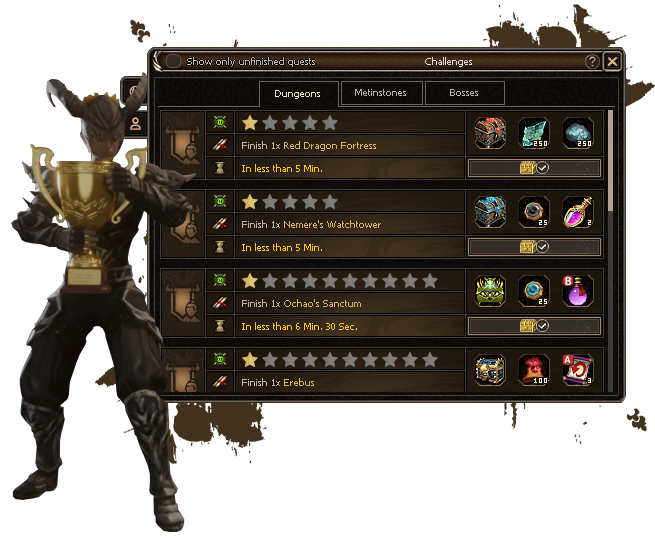Select the green dragon mask reward icon
Screen dimensions: 655x549
(x=490, y=291)
